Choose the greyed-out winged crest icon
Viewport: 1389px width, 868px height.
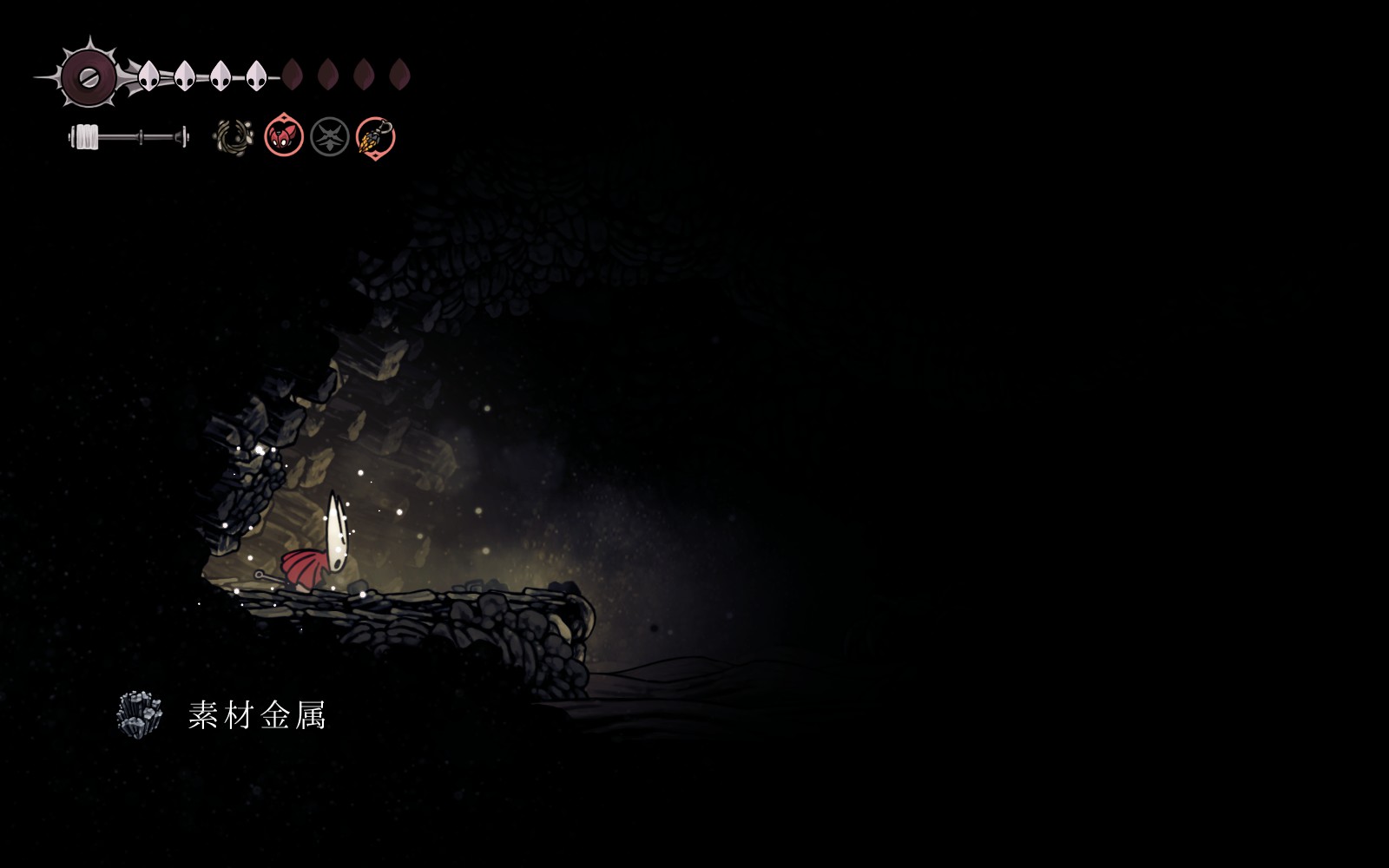330,137
